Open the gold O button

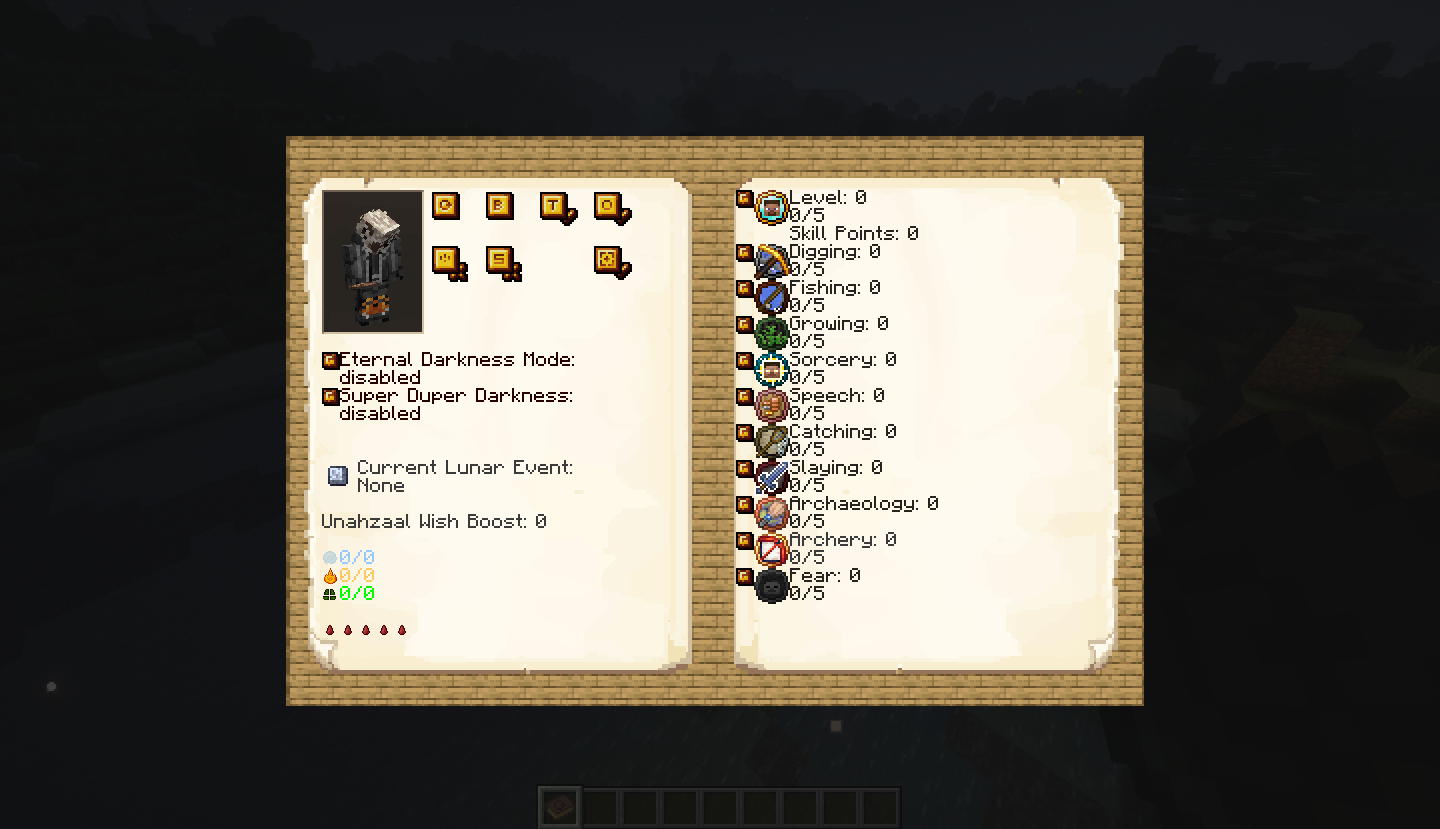click(608, 206)
